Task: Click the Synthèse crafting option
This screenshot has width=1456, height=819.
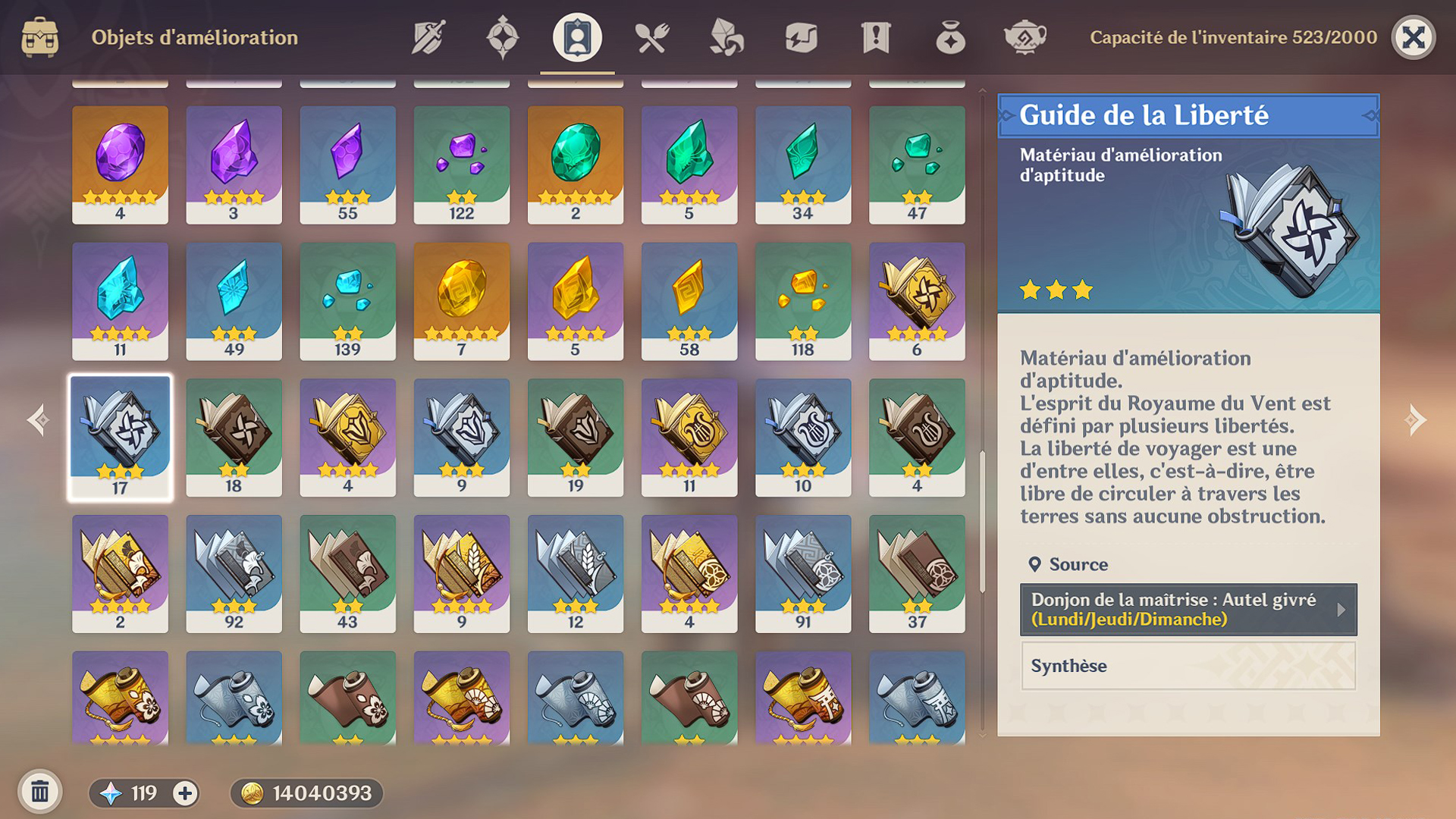Action: pos(1185,666)
